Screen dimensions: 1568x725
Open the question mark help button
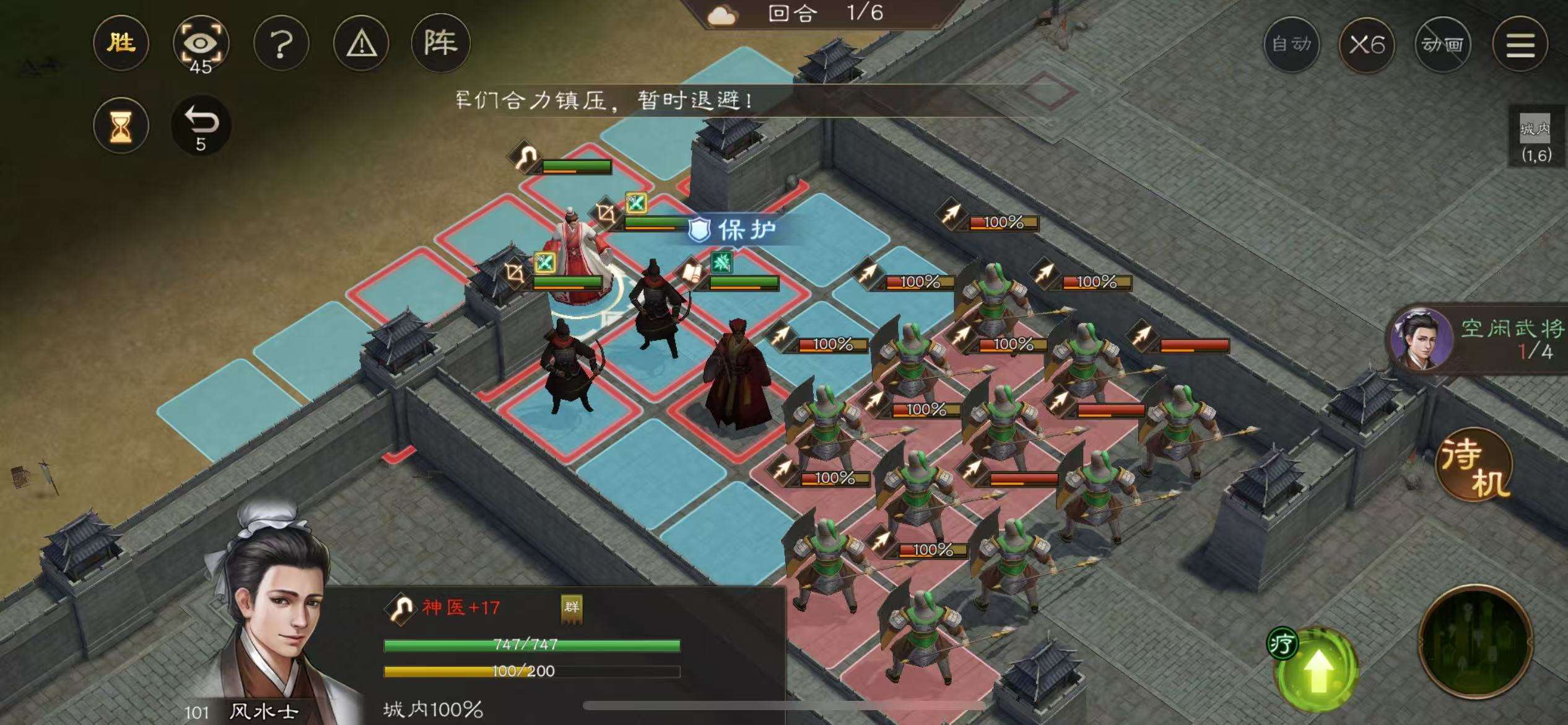point(281,44)
